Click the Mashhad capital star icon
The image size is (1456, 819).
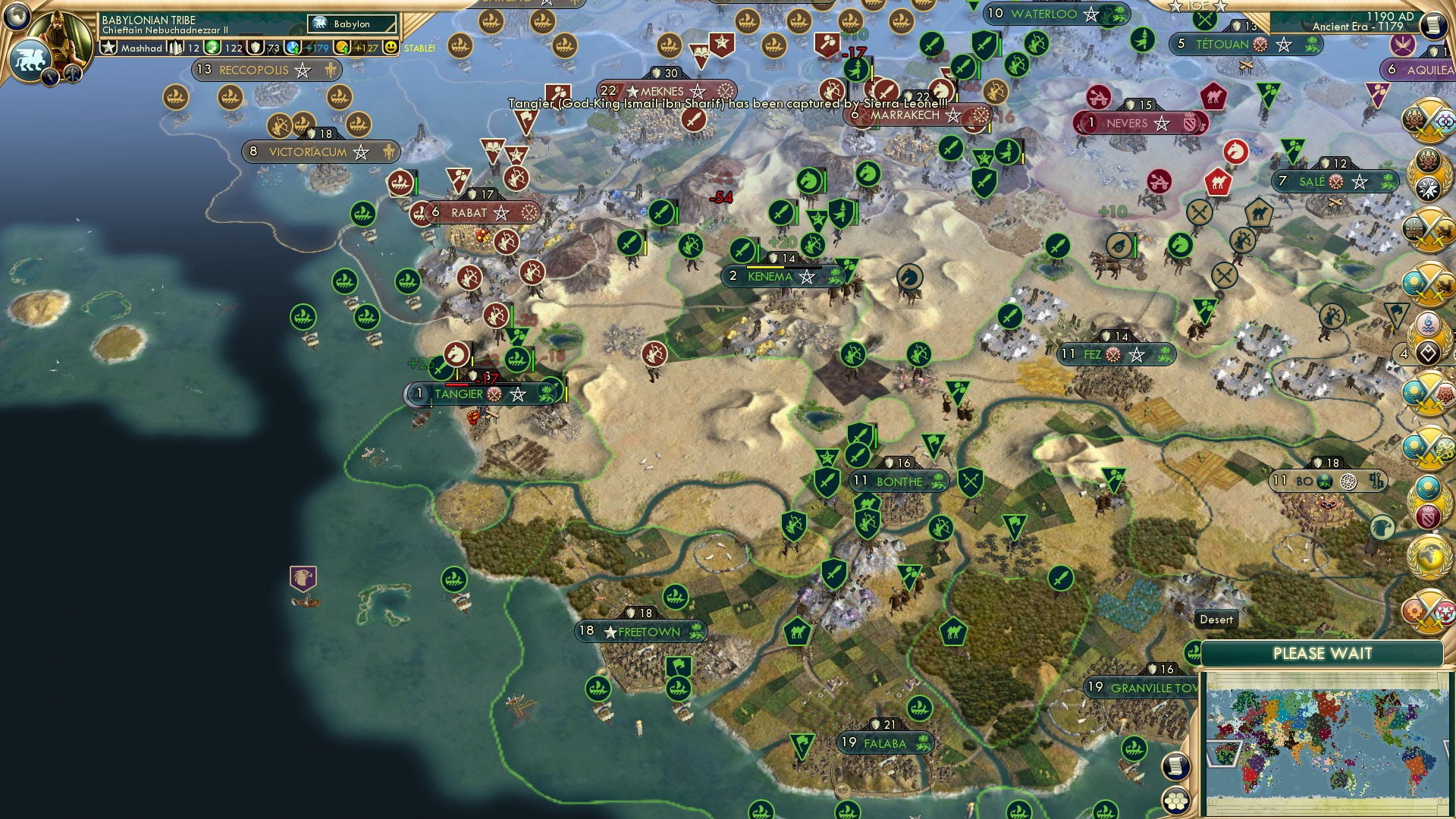click(108, 48)
